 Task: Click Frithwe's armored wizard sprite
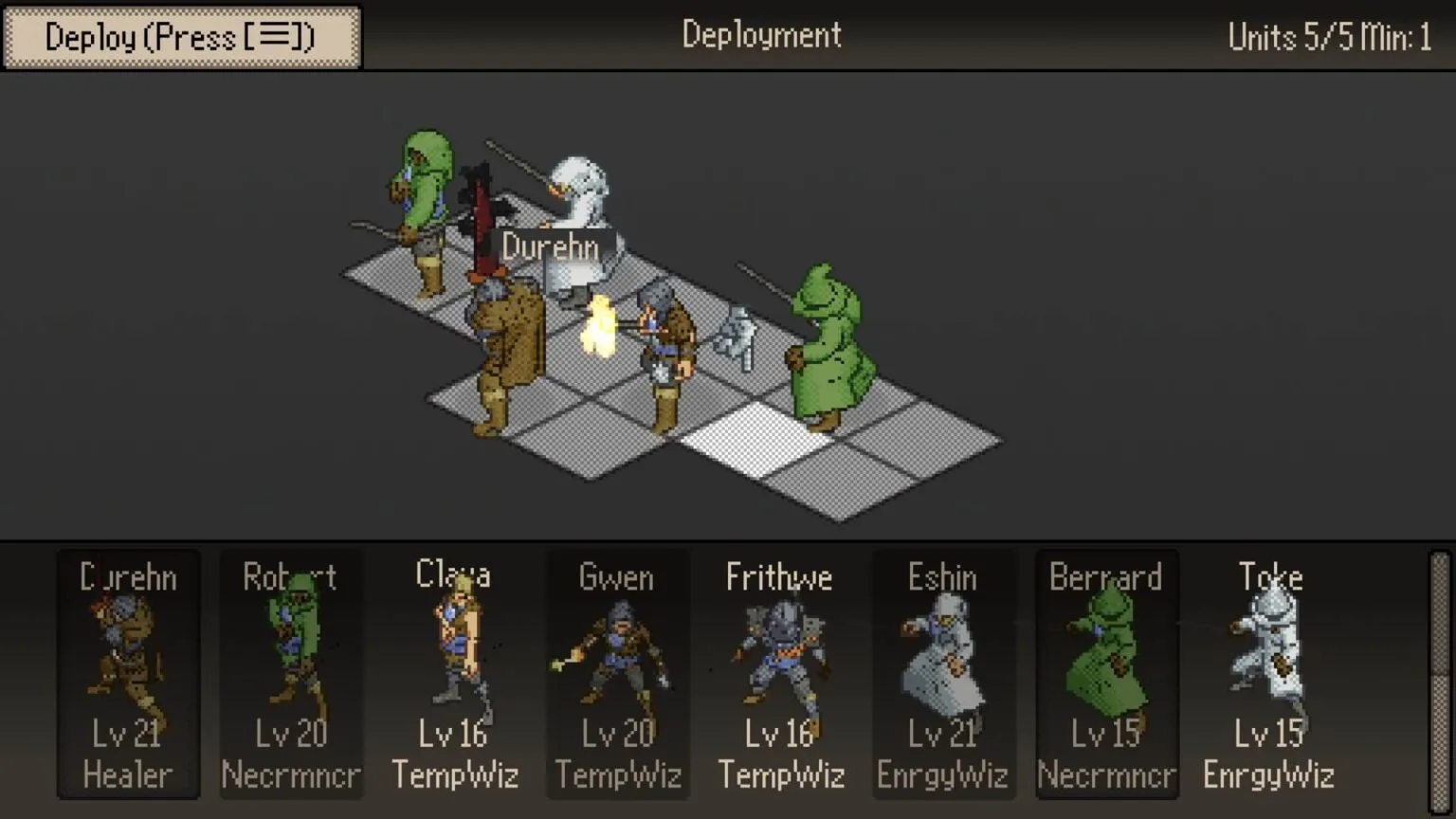[x=779, y=649]
